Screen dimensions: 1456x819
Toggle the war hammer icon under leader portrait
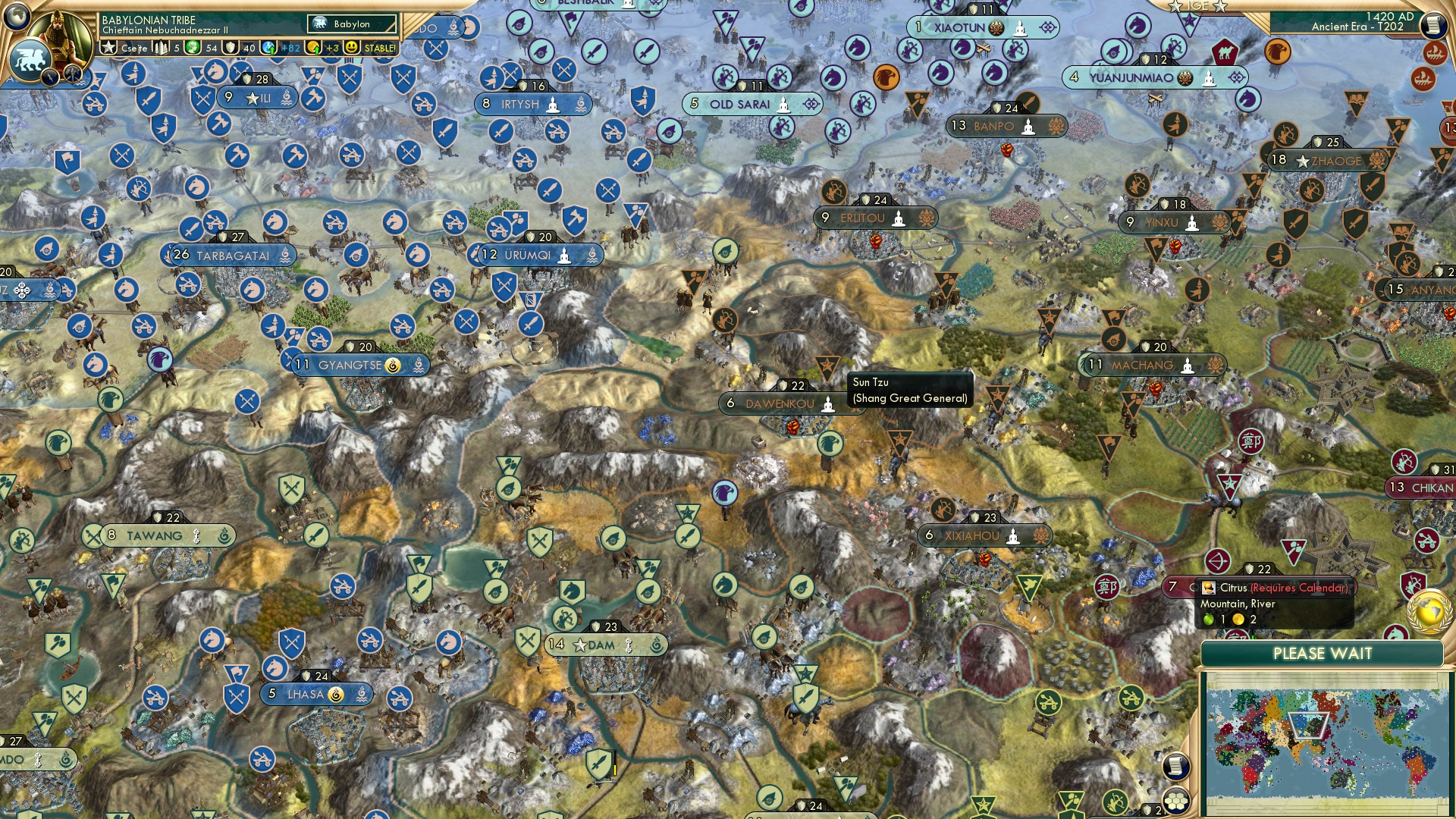point(72,75)
